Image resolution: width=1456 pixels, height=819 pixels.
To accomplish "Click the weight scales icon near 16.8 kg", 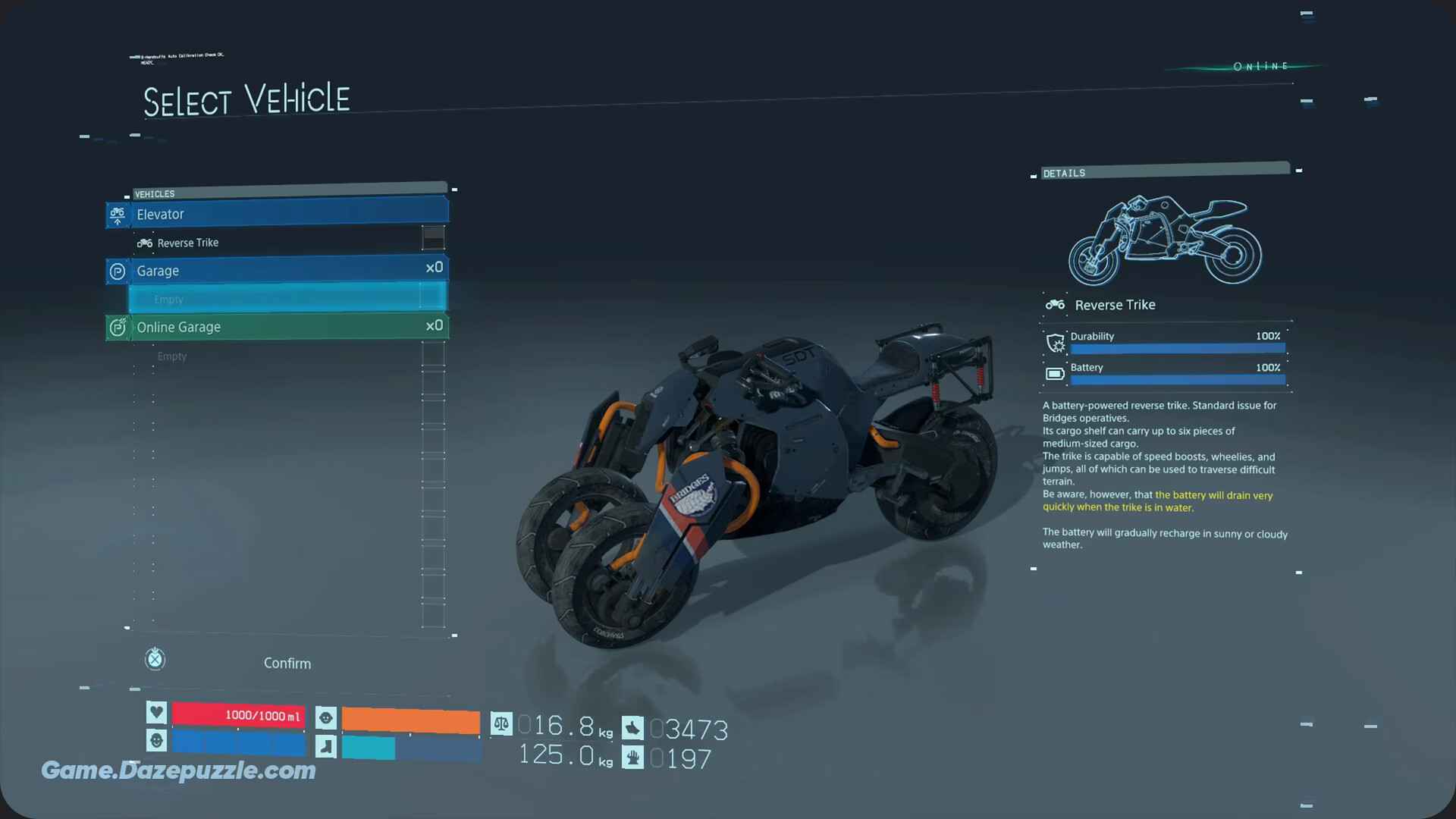I will [501, 725].
